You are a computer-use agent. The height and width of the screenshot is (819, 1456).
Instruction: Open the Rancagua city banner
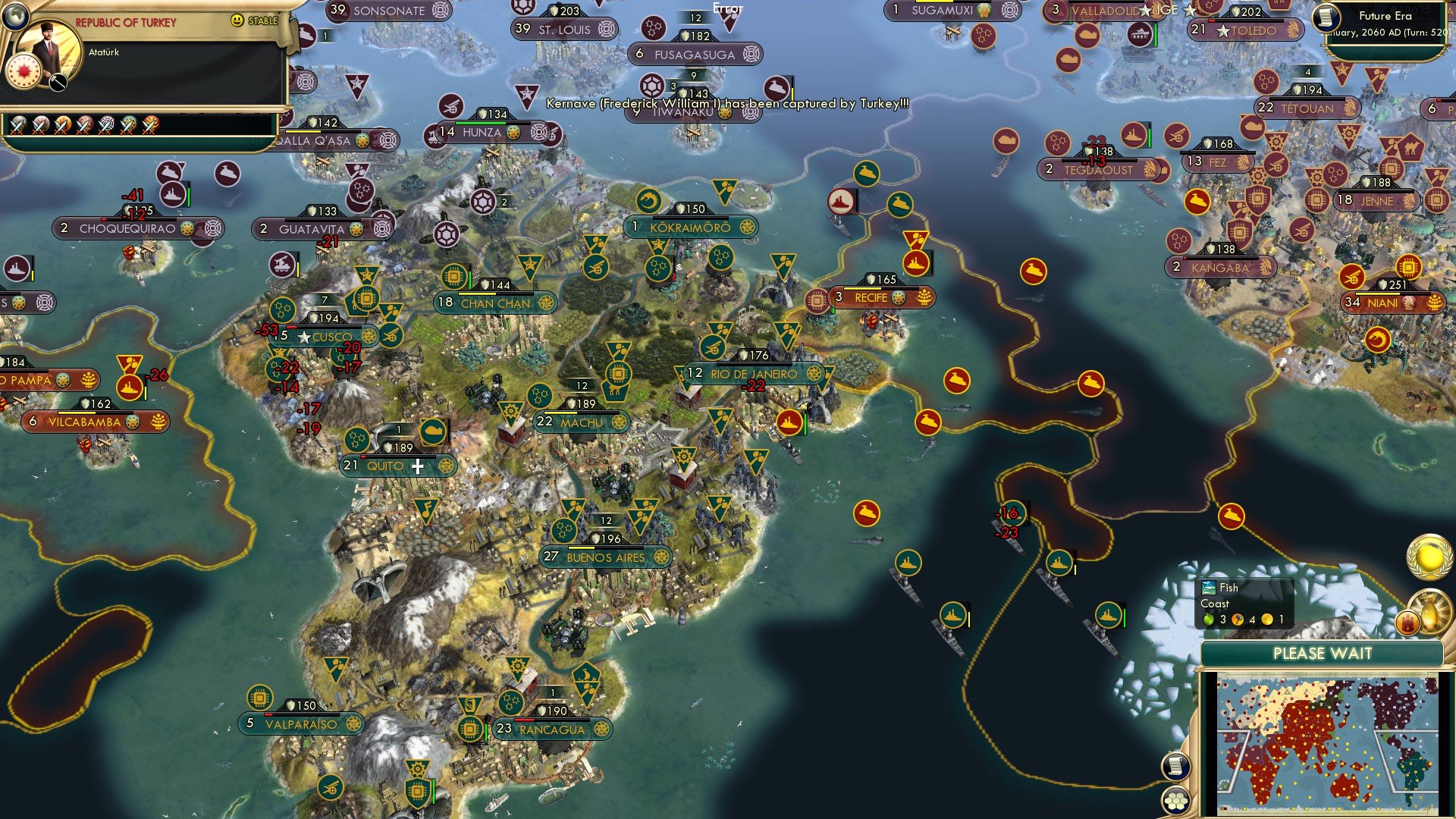[551, 730]
